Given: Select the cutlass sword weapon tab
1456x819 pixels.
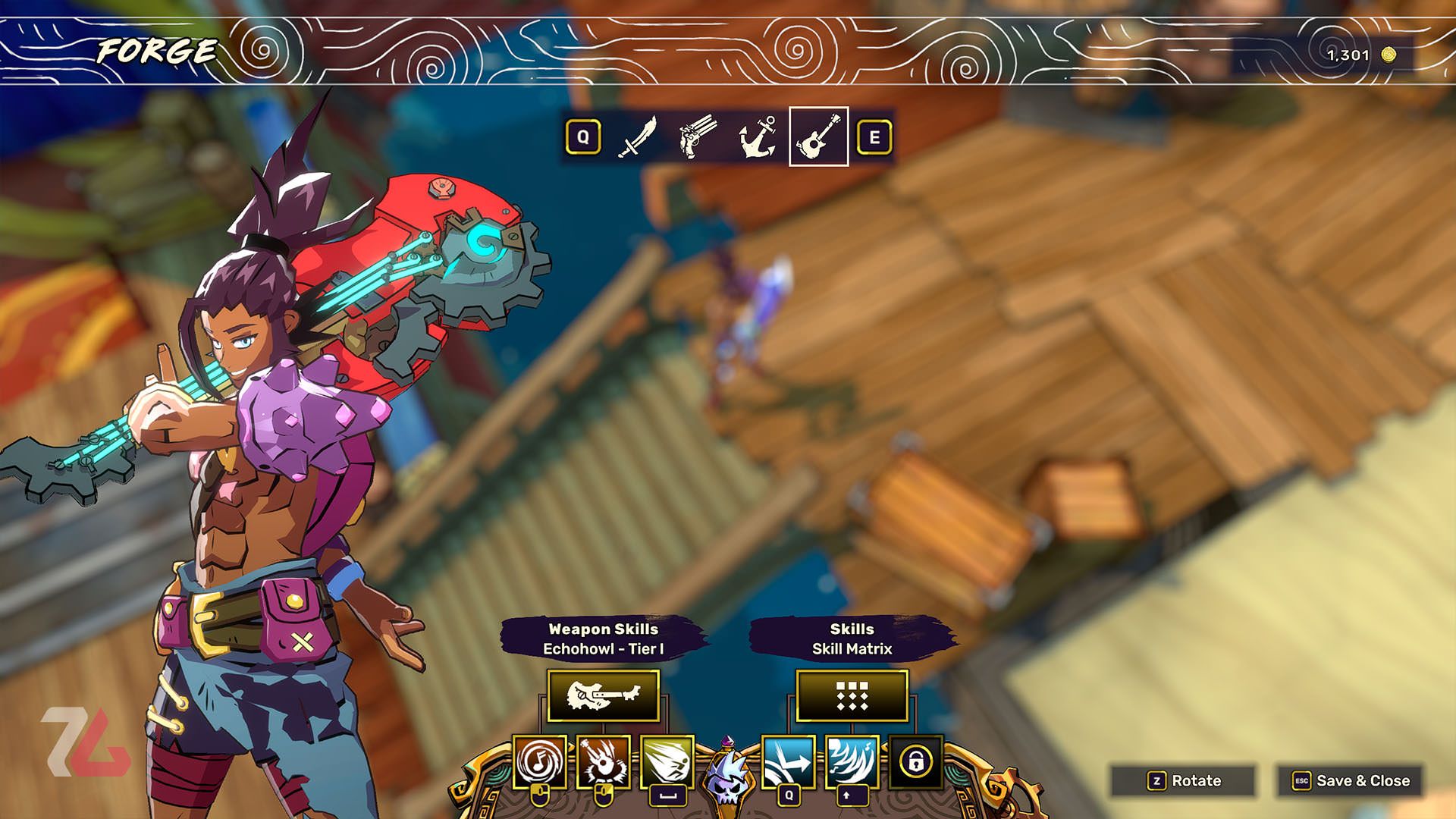Looking at the screenshot, I should click(637, 137).
